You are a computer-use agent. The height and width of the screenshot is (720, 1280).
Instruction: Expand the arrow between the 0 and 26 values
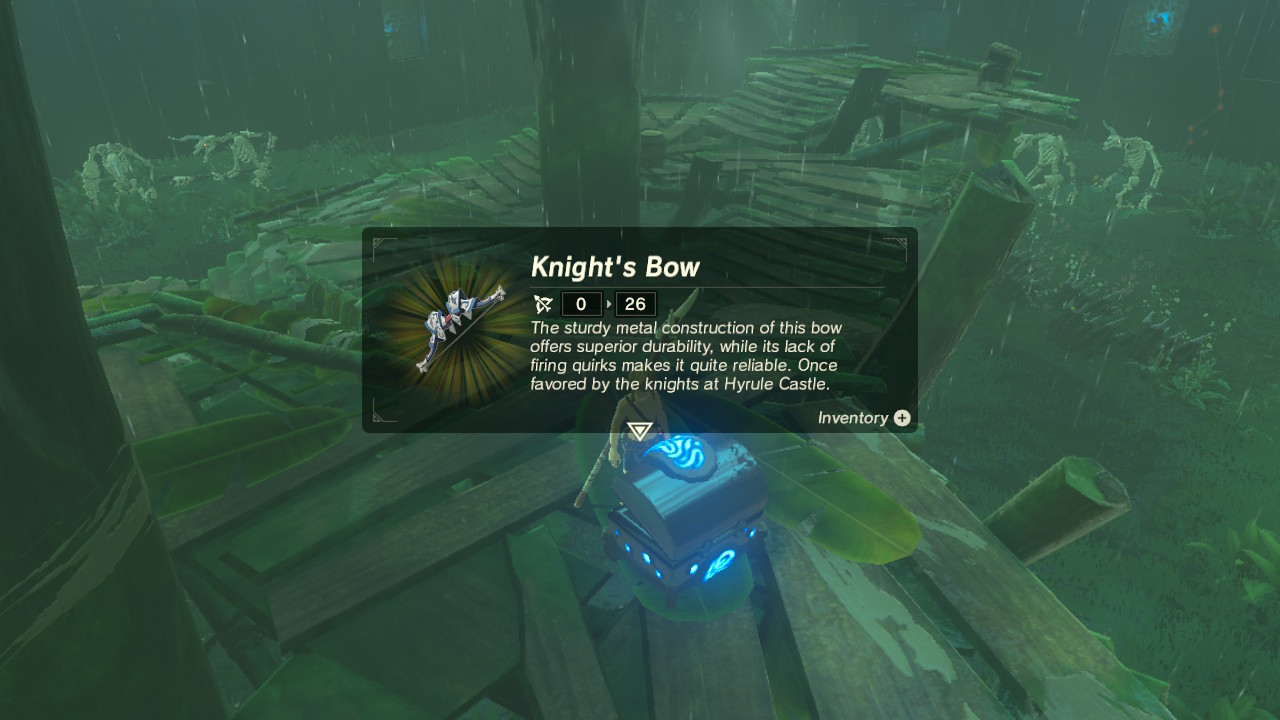coord(609,304)
